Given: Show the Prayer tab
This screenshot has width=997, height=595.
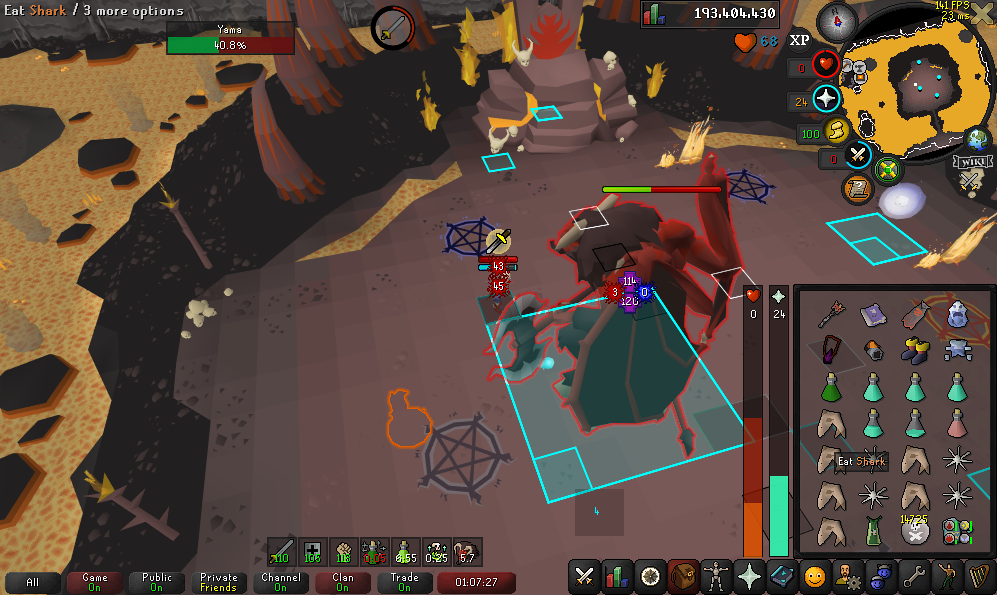Looking at the screenshot, I should click(x=749, y=576).
